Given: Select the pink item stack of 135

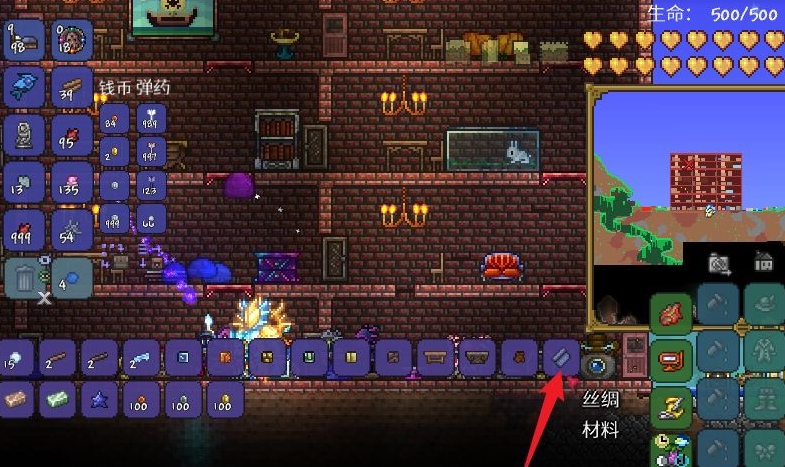Looking at the screenshot, I should [71, 182].
